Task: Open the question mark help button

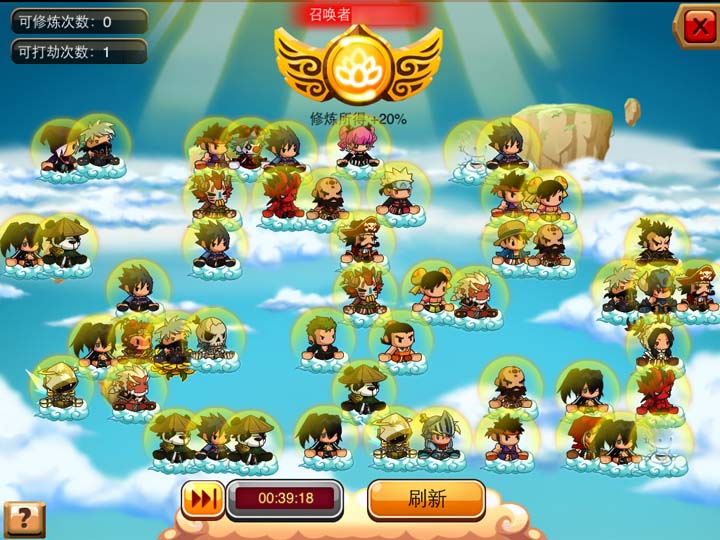Action: coord(24,519)
